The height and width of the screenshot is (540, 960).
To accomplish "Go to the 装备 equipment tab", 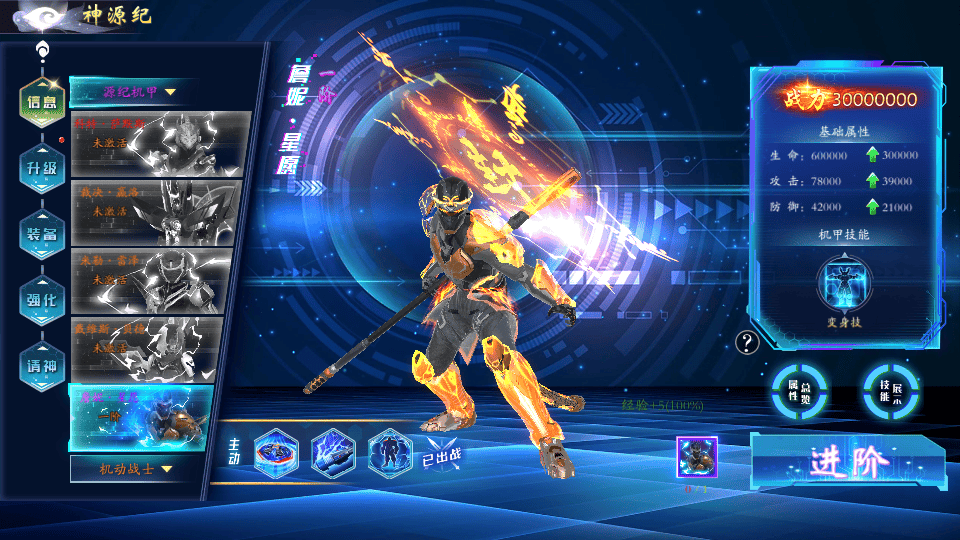I will (41, 233).
